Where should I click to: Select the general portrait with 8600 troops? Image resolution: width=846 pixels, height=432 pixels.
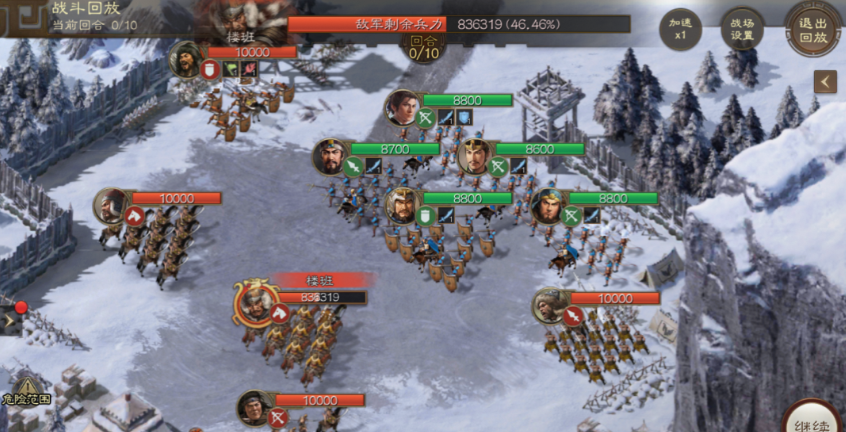[474, 156]
